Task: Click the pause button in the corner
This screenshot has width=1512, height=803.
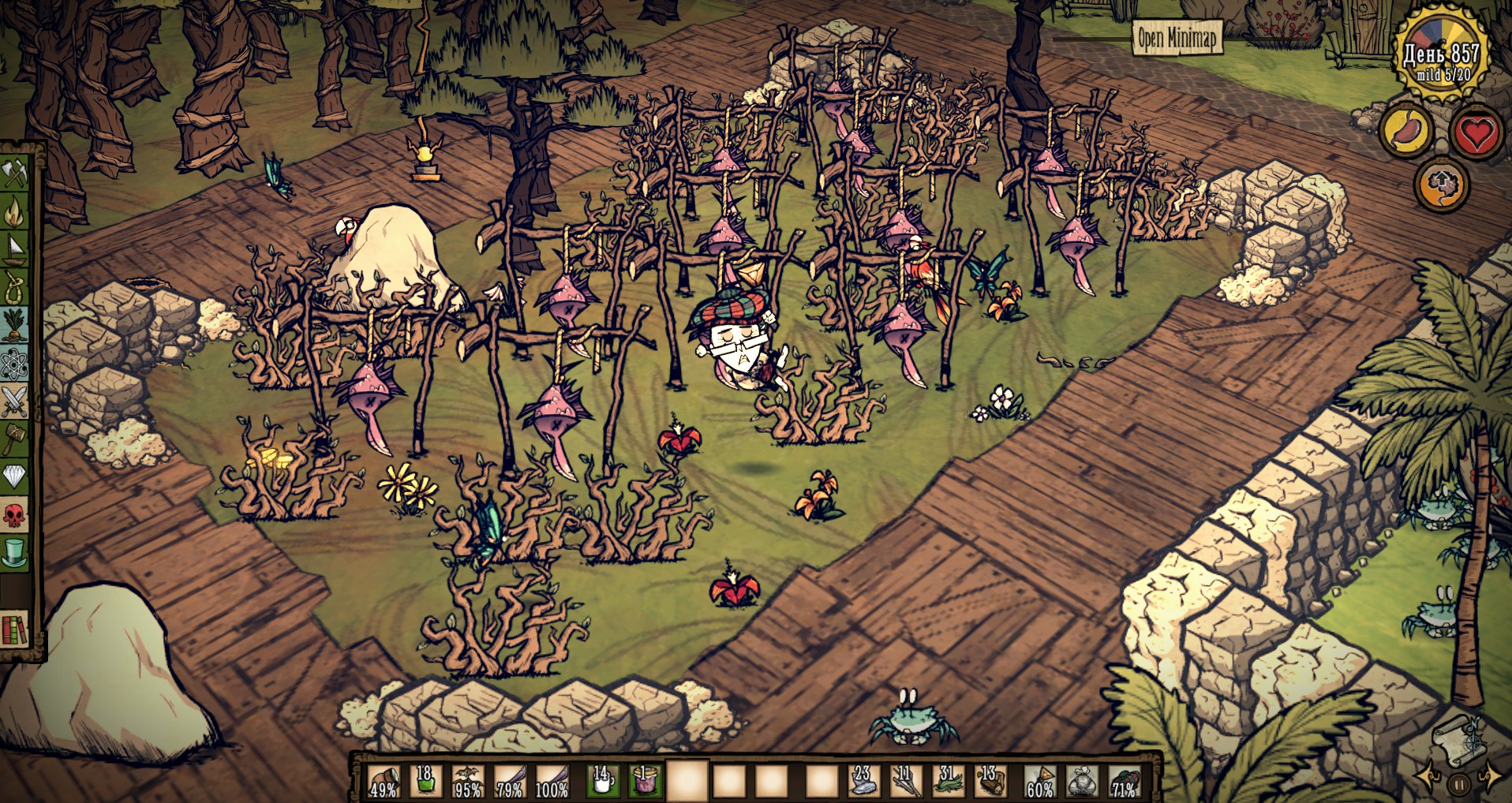Action: [x=1458, y=784]
